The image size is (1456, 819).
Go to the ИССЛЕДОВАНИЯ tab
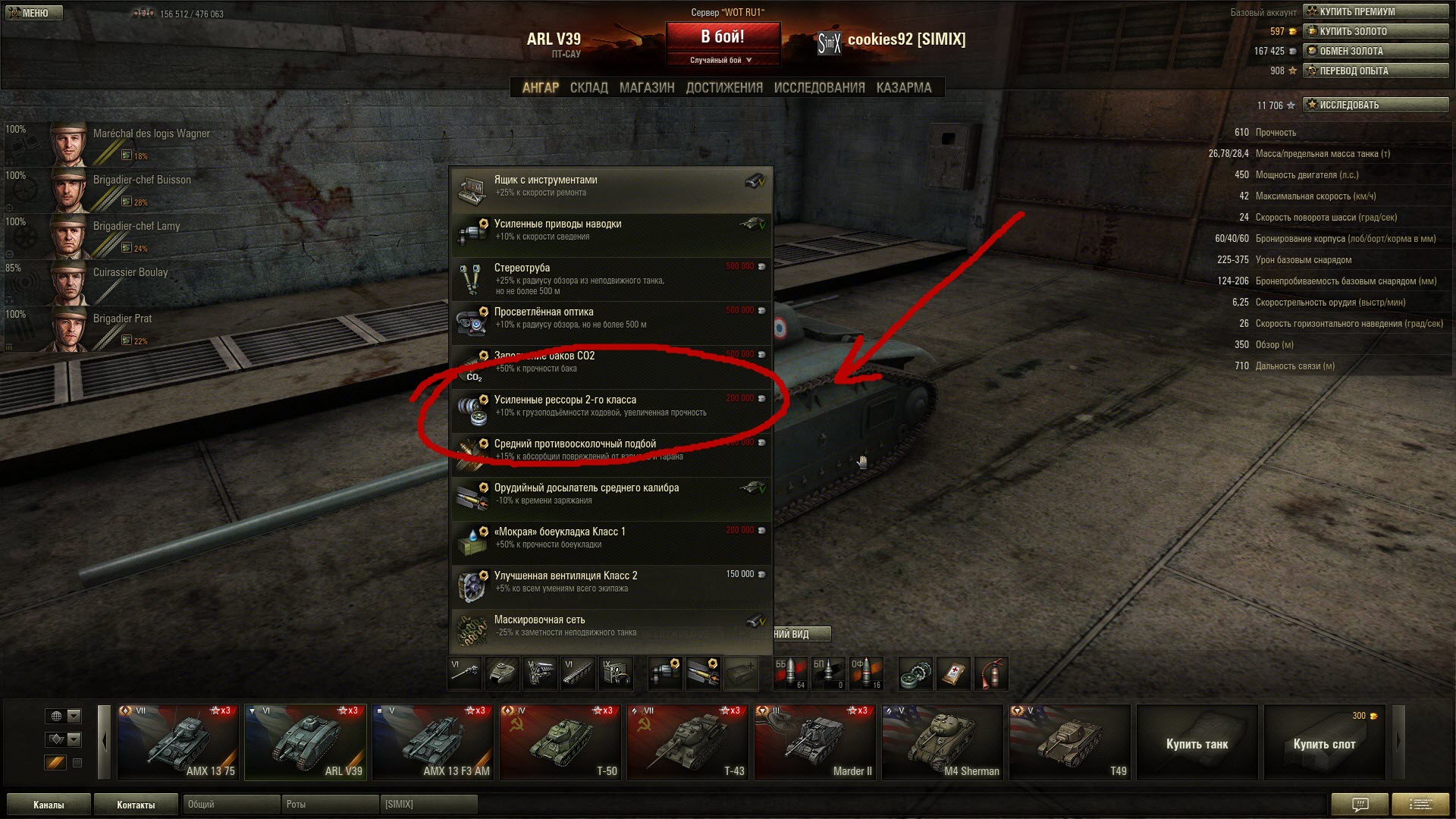819,88
